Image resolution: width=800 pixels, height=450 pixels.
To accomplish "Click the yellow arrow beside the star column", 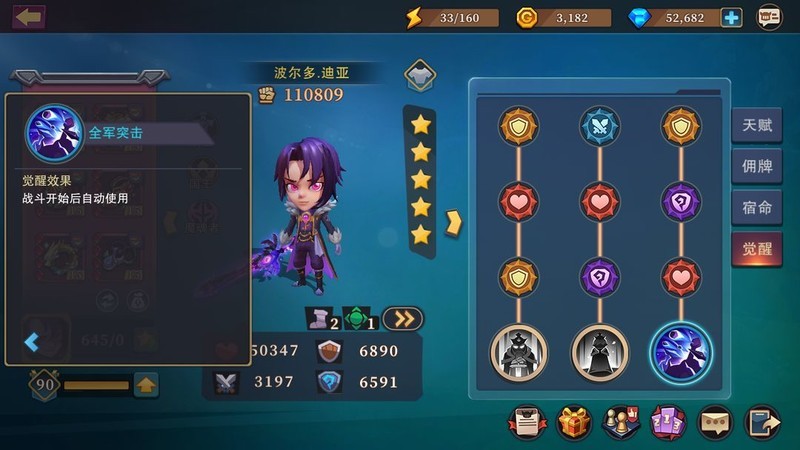I will pos(453,220).
